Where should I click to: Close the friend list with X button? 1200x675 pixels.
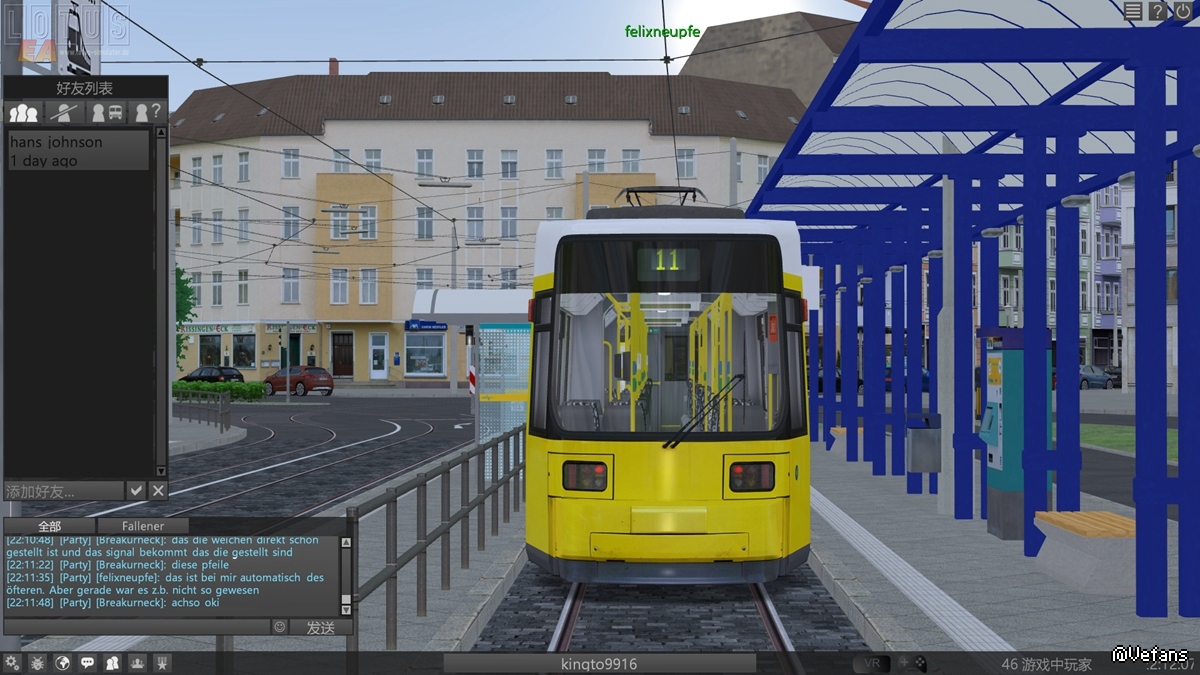coord(158,490)
